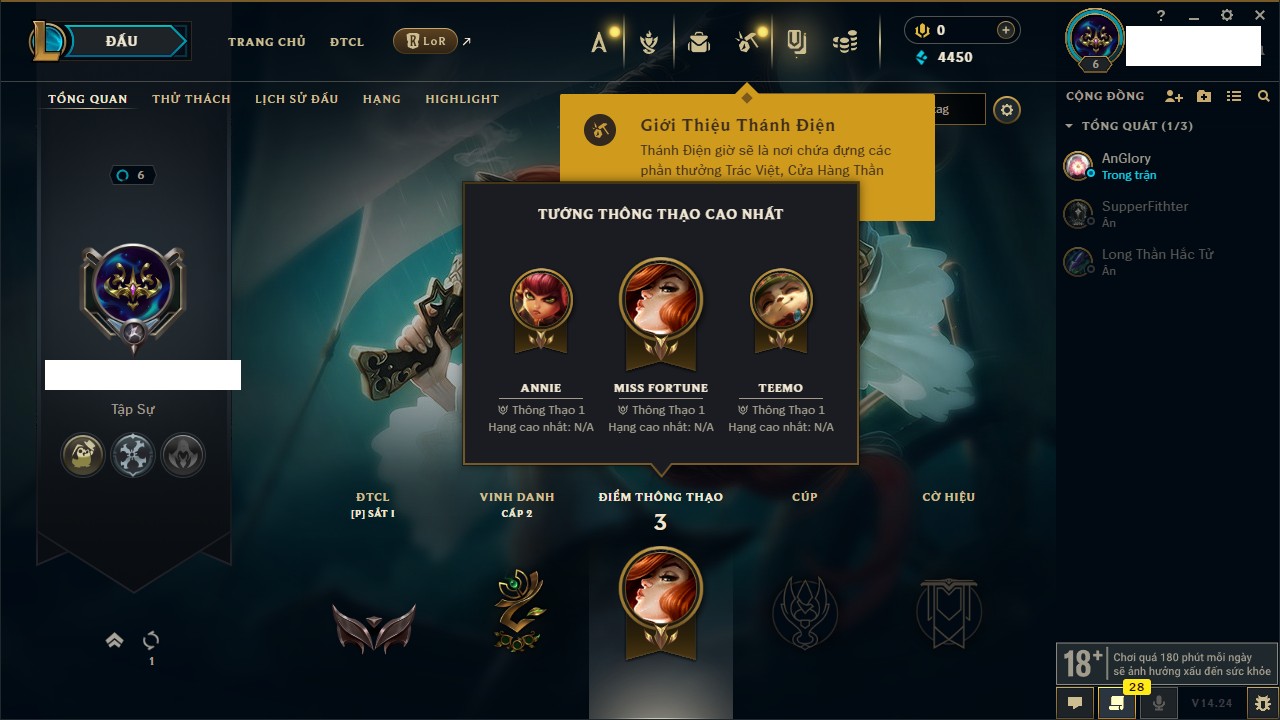Search the friends list with magnifier icon
The width and height of the screenshot is (1280, 720).
(1264, 96)
